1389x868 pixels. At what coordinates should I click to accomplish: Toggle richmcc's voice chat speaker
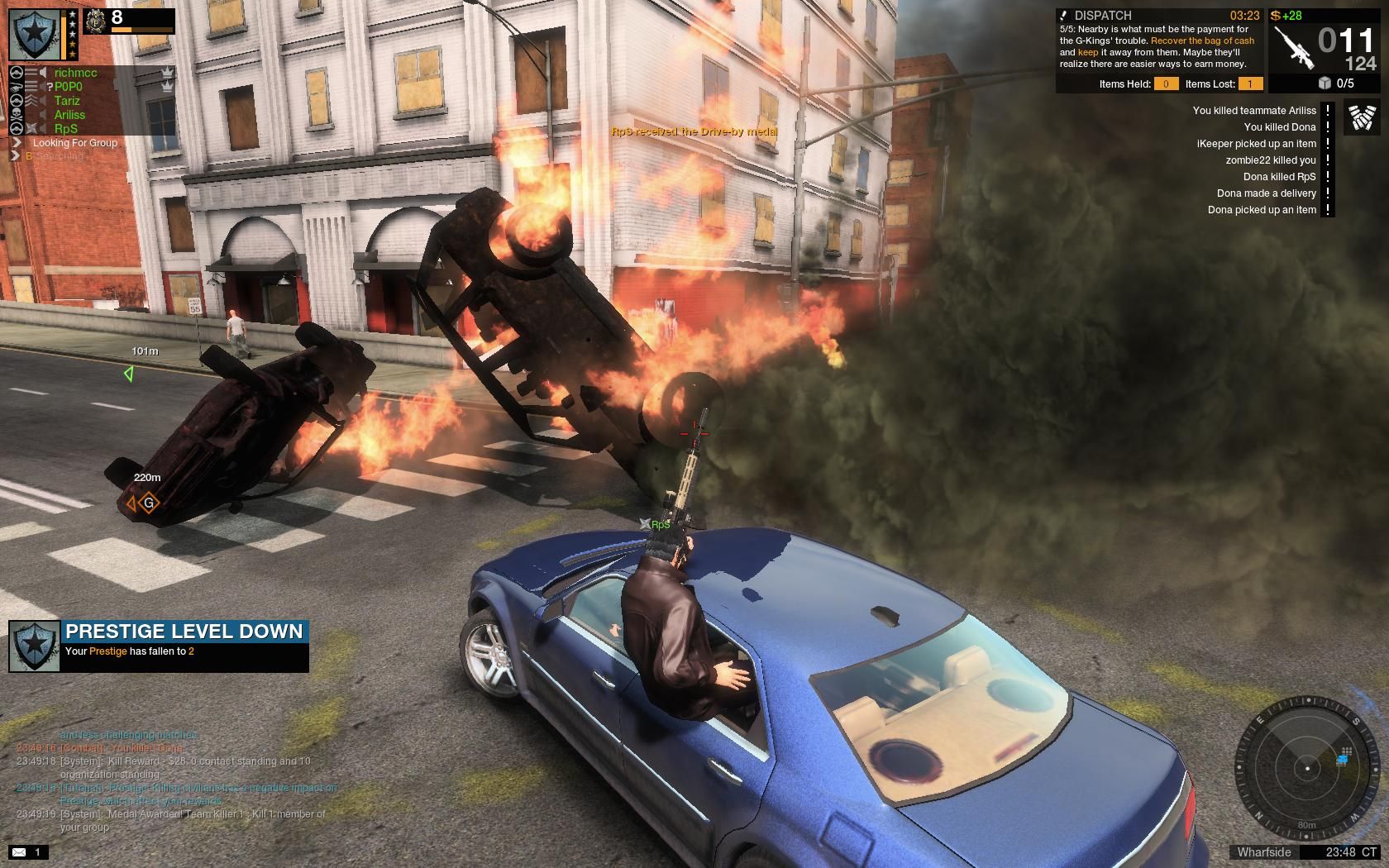coord(42,73)
